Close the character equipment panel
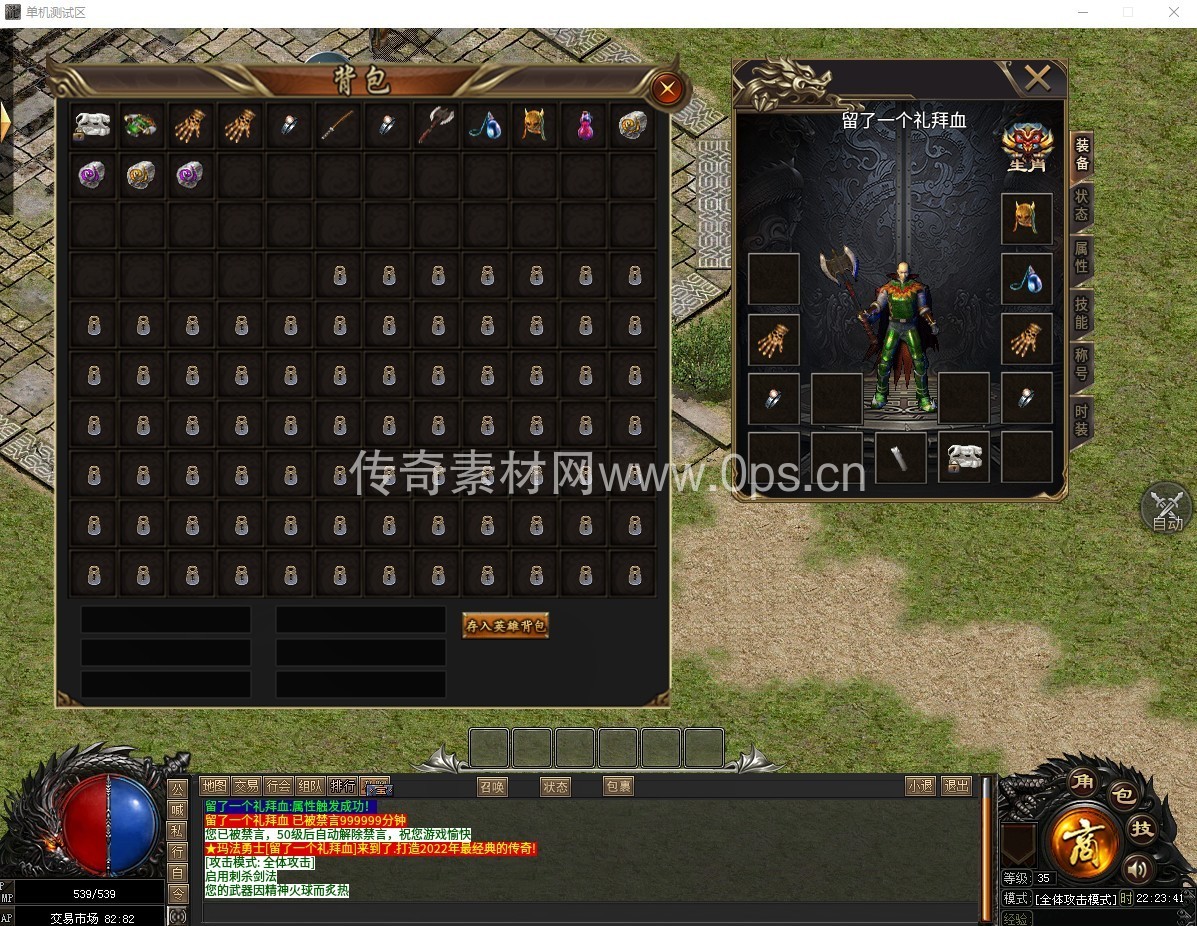The height and width of the screenshot is (926, 1197). (x=1037, y=77)
